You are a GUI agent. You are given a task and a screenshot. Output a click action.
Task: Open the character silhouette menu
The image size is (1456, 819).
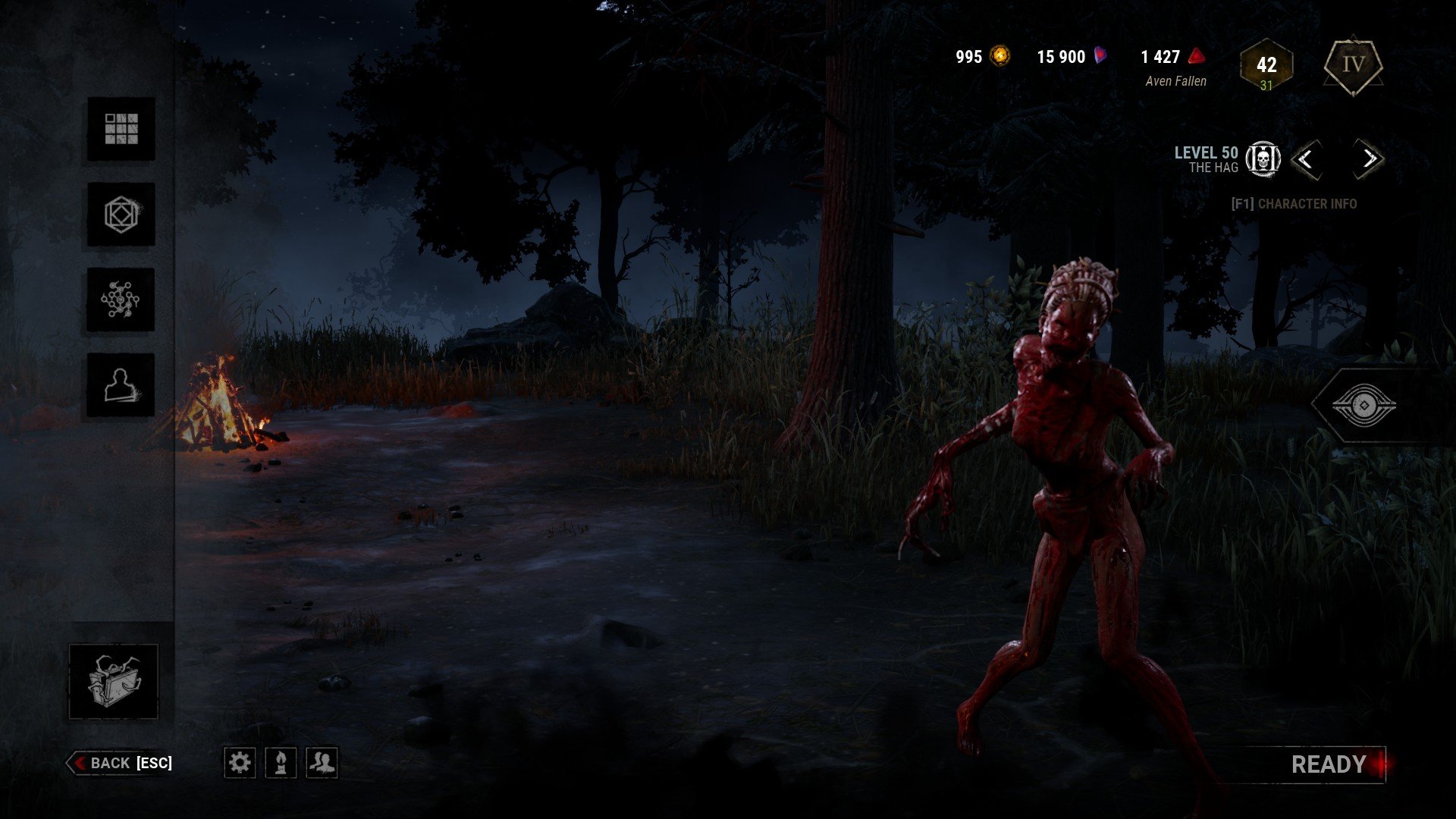(121, 385)
